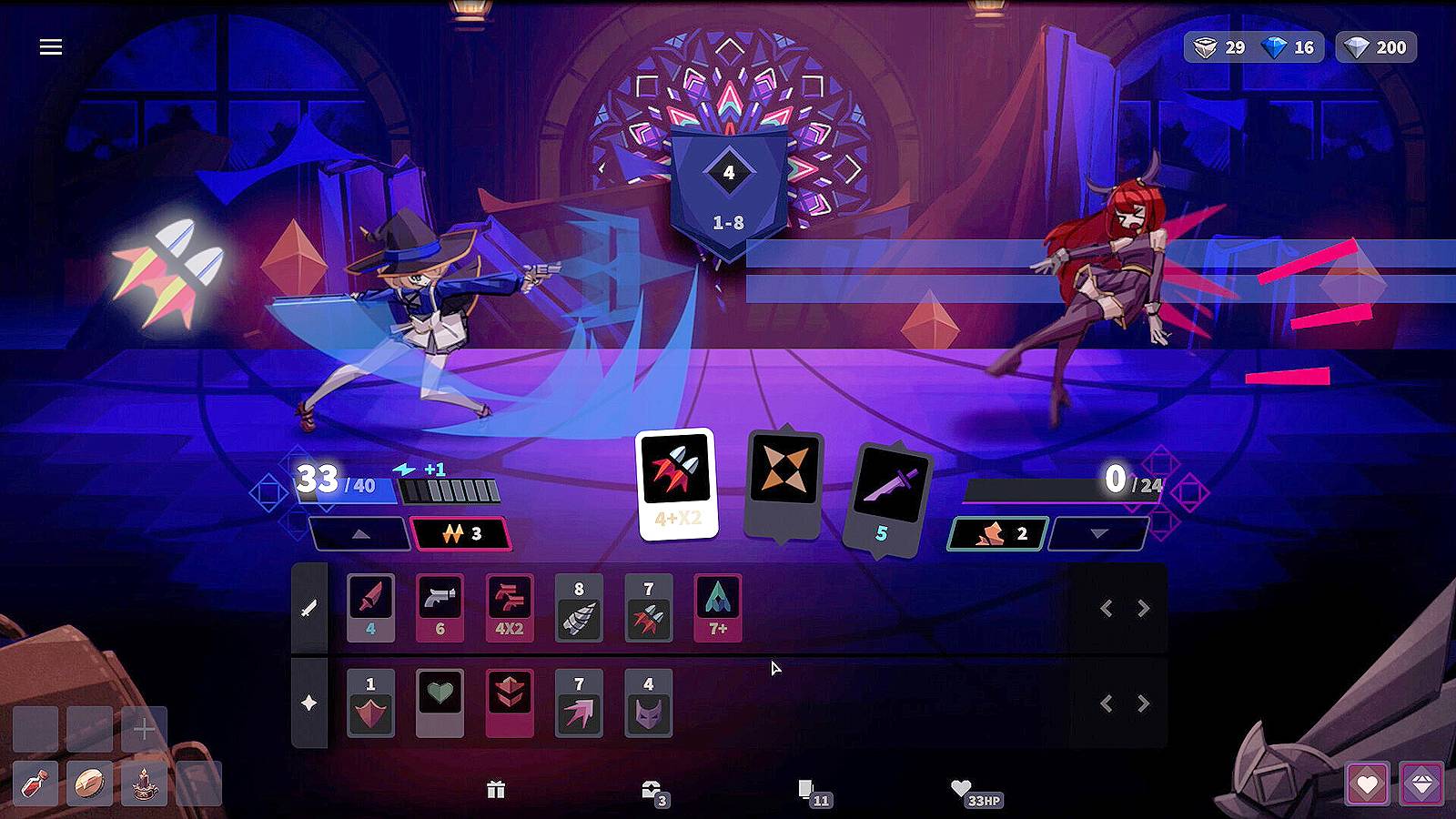
Task: Click the right chevron on the attack card row
Action: point(1145,610)
